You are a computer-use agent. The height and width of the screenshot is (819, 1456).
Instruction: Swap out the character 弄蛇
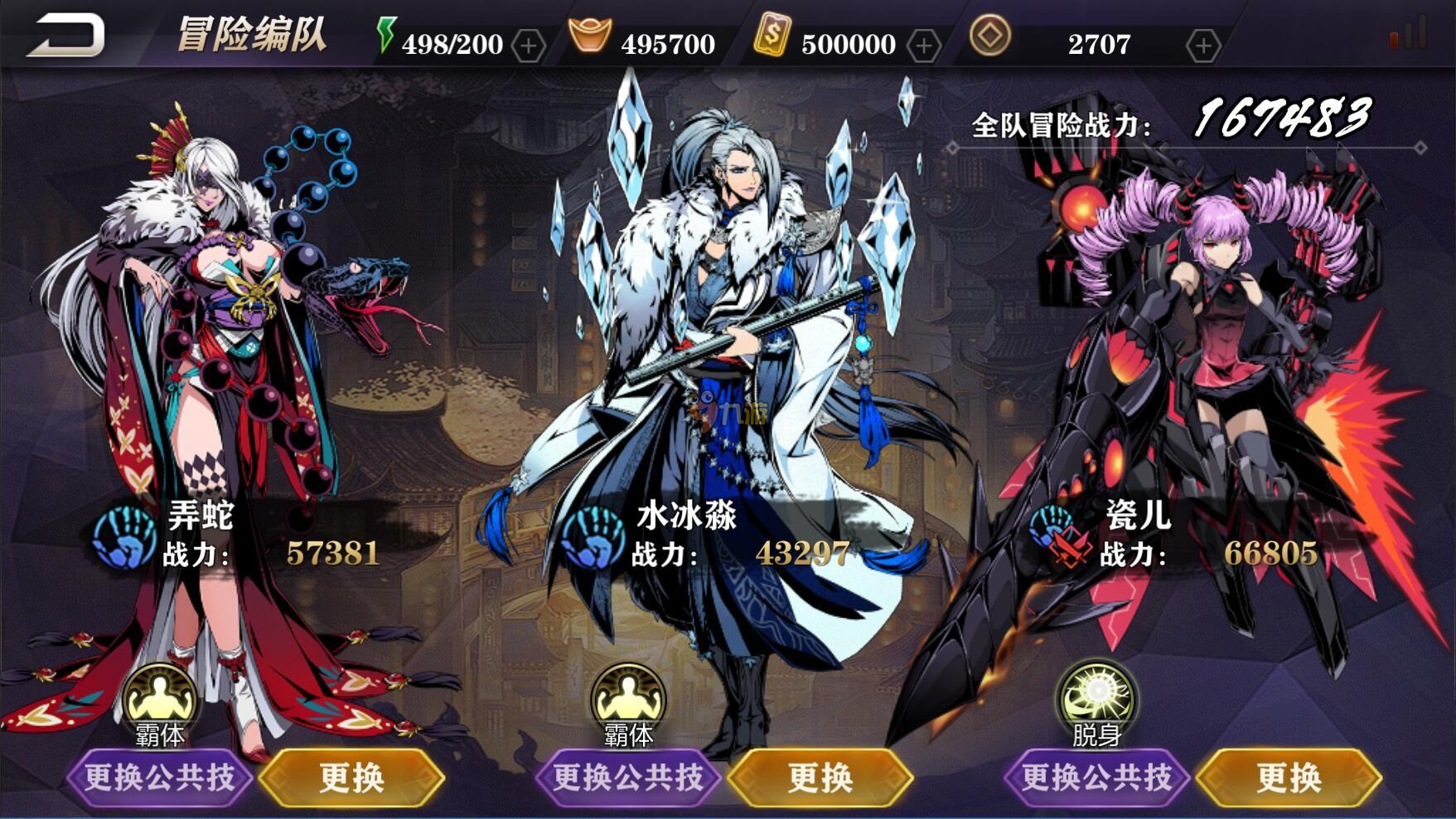tap(352, 778)
